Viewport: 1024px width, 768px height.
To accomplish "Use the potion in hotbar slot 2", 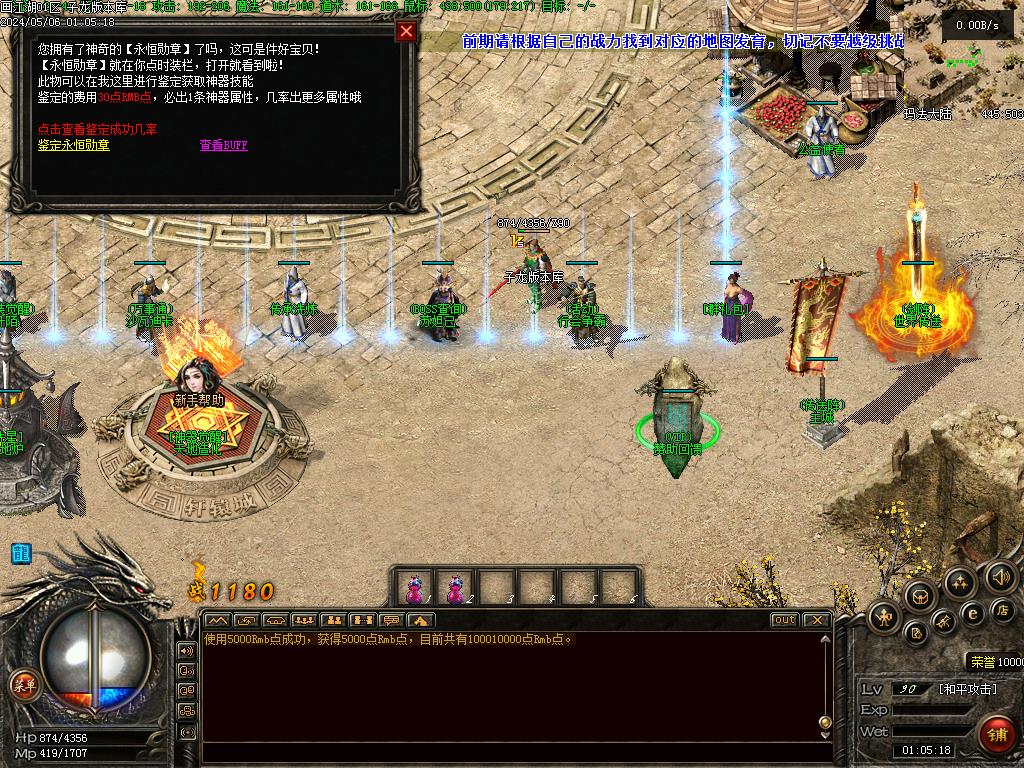I will pos(455,588).
